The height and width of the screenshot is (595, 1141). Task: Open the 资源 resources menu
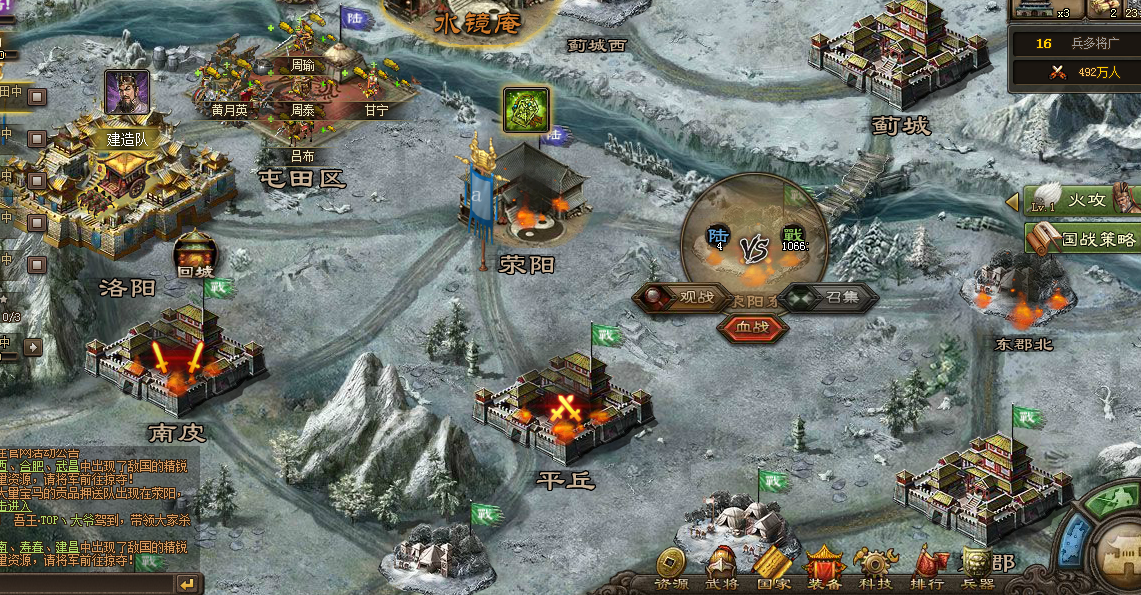(671, 568)
